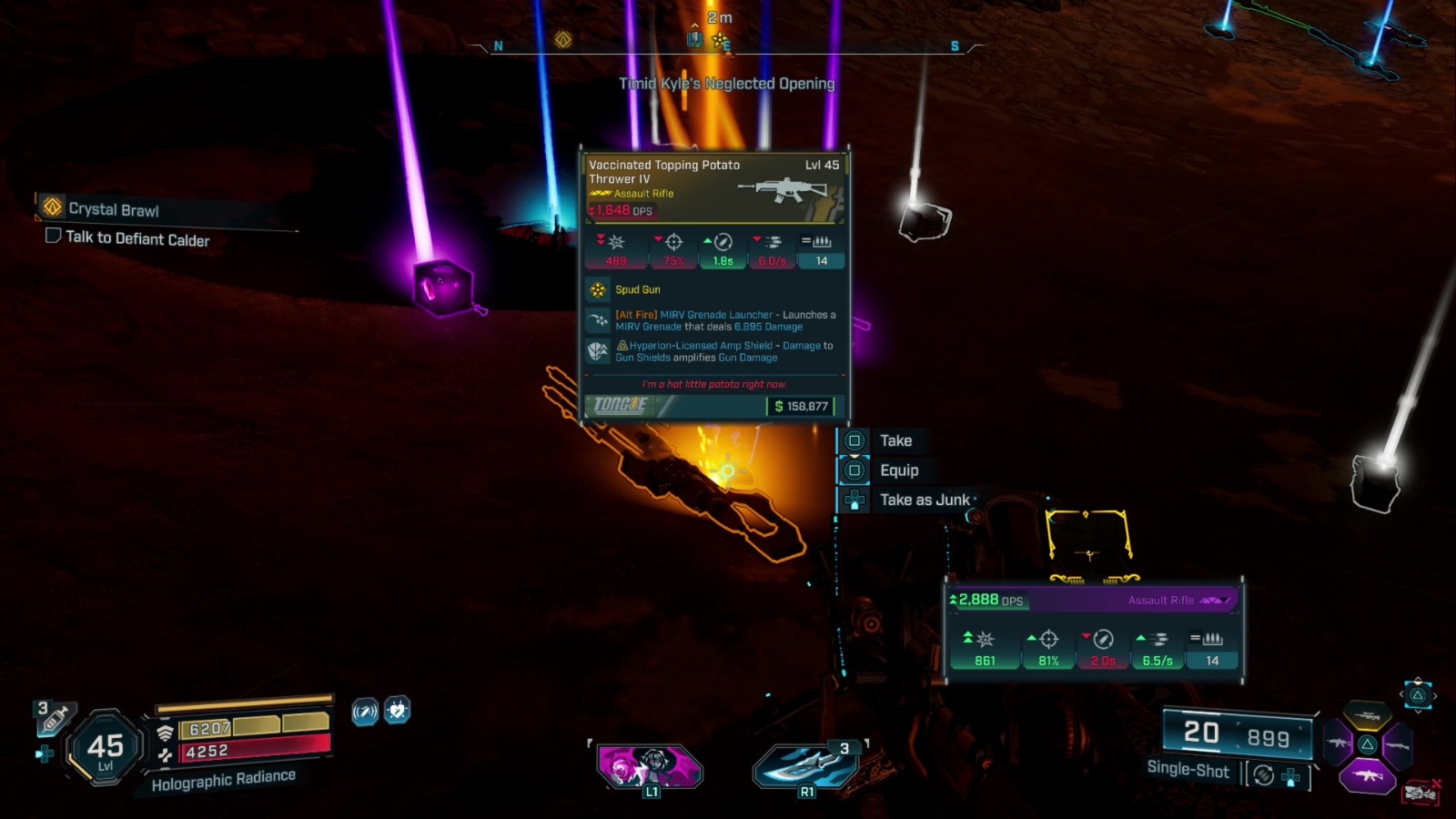Select Equip for the Potato Thrower
Viewport: 1456px width, 819px height.
coord(898,470)
